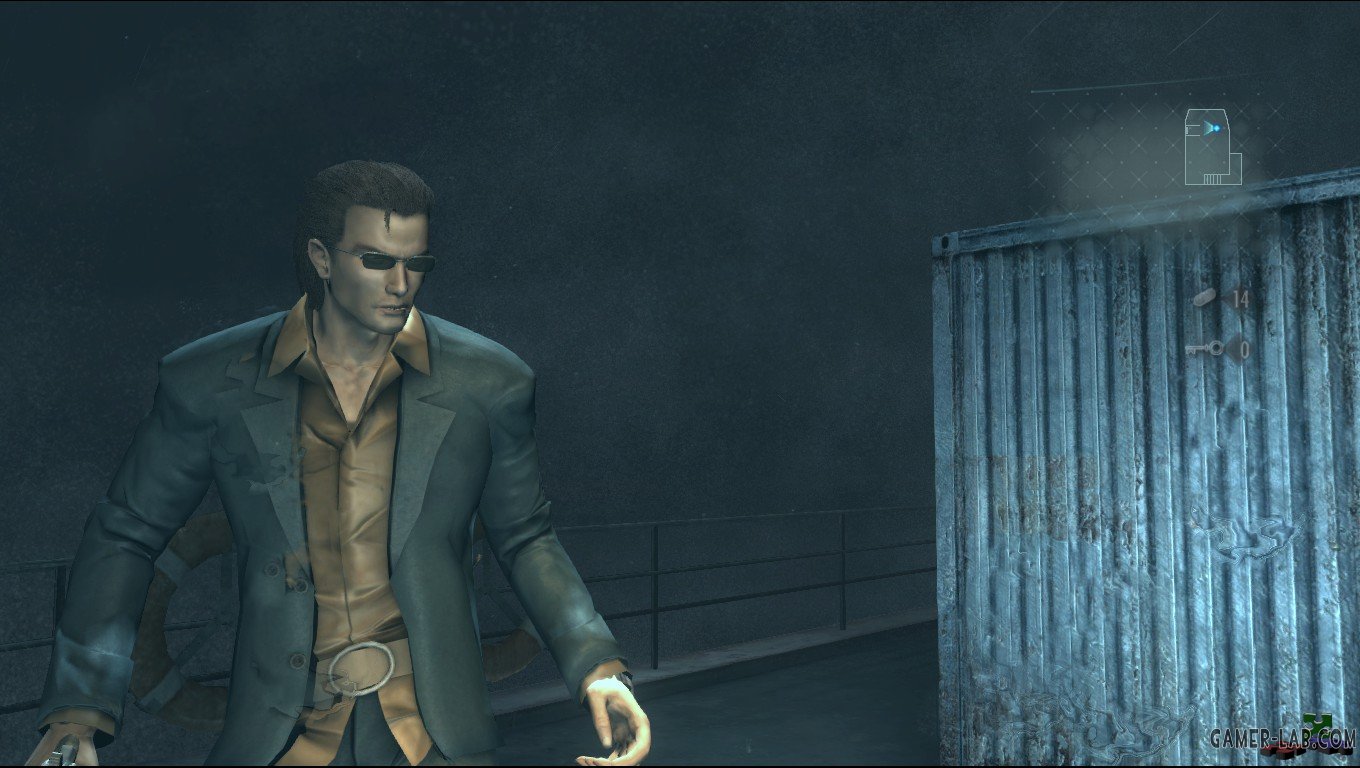Screen dimensions: 1360x768
Task: Click the green puzzle piece logo near the watermark
Action: [x=1317, y=721]
